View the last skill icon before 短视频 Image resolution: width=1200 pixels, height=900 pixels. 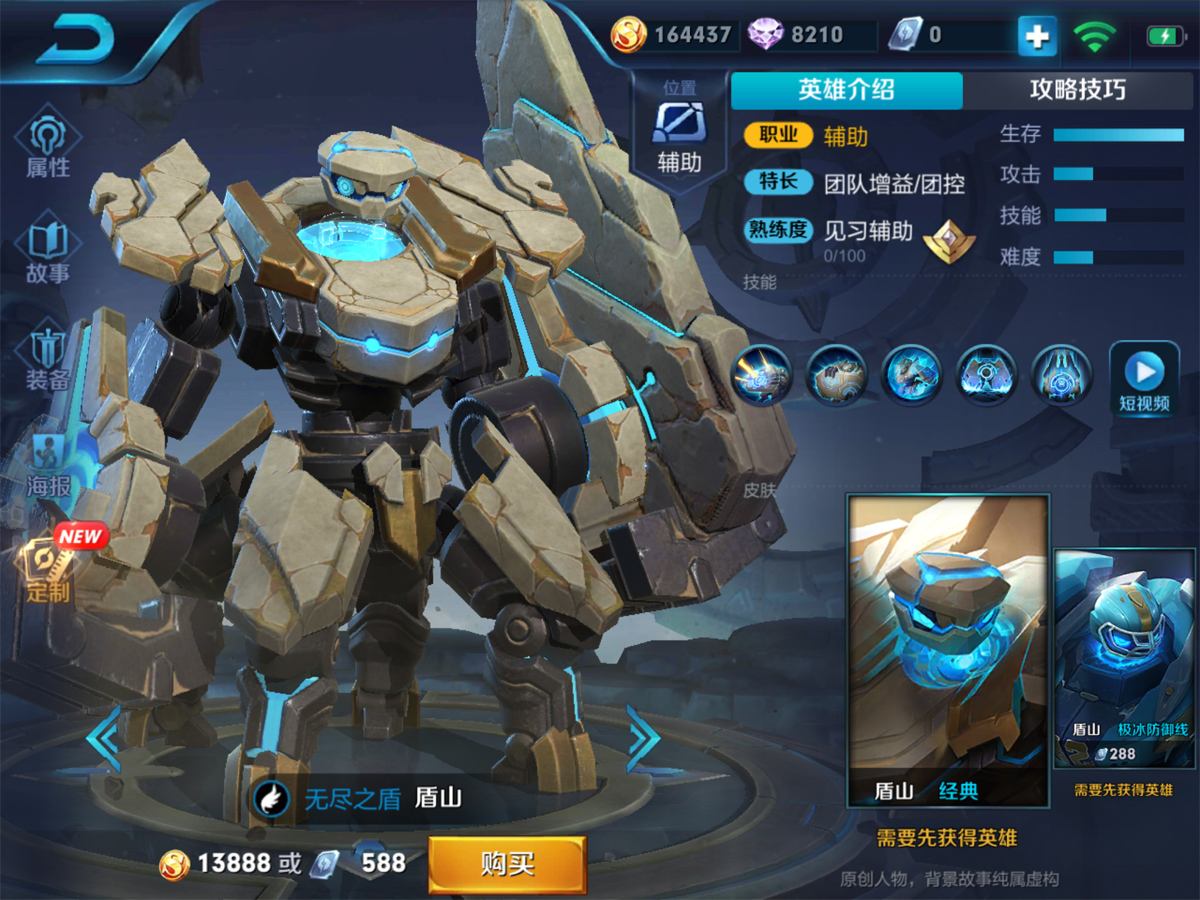pyautogui.click(x=1061, y=374)
